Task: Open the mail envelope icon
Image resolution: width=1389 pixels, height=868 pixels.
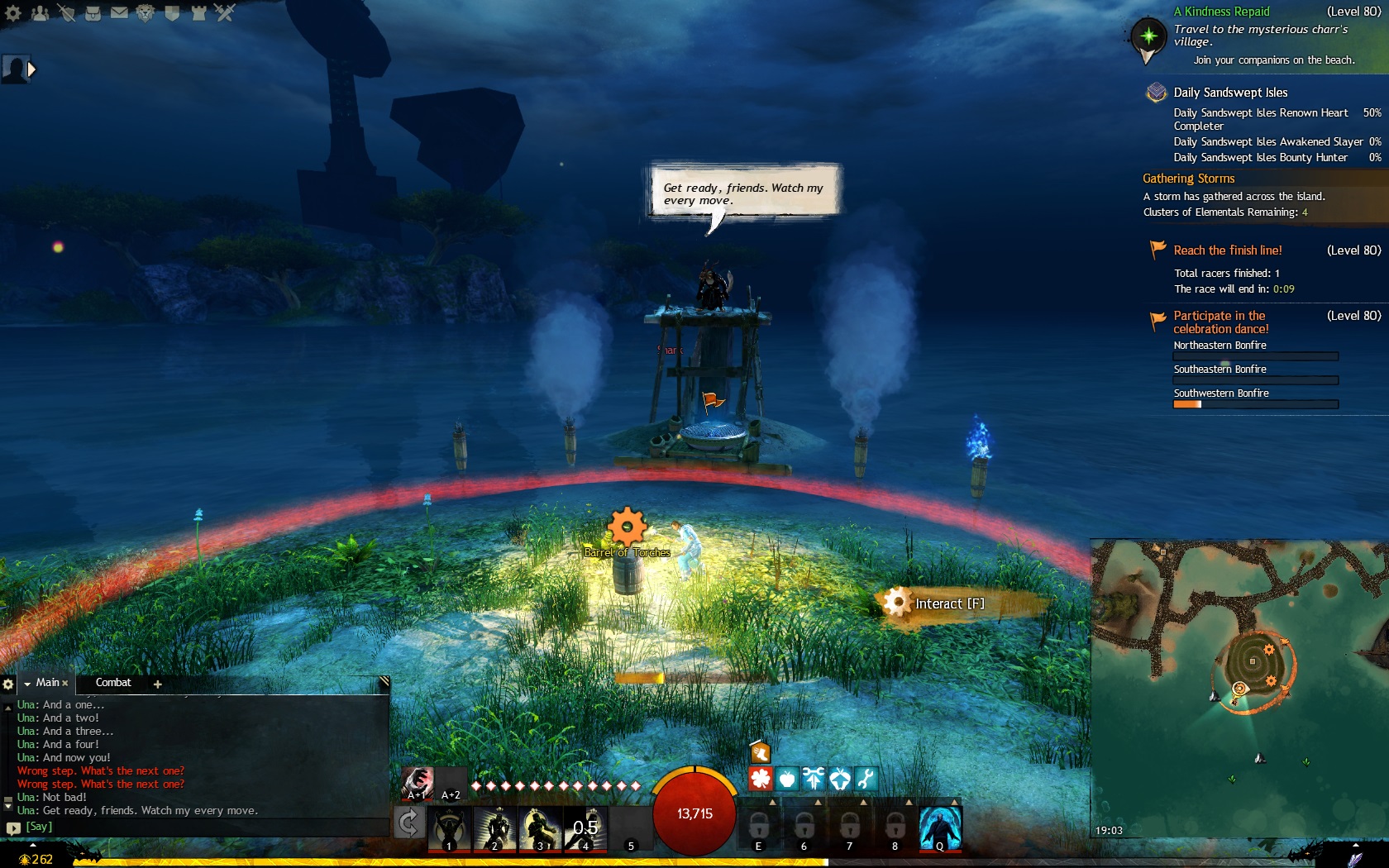Action: pos(119,12)
